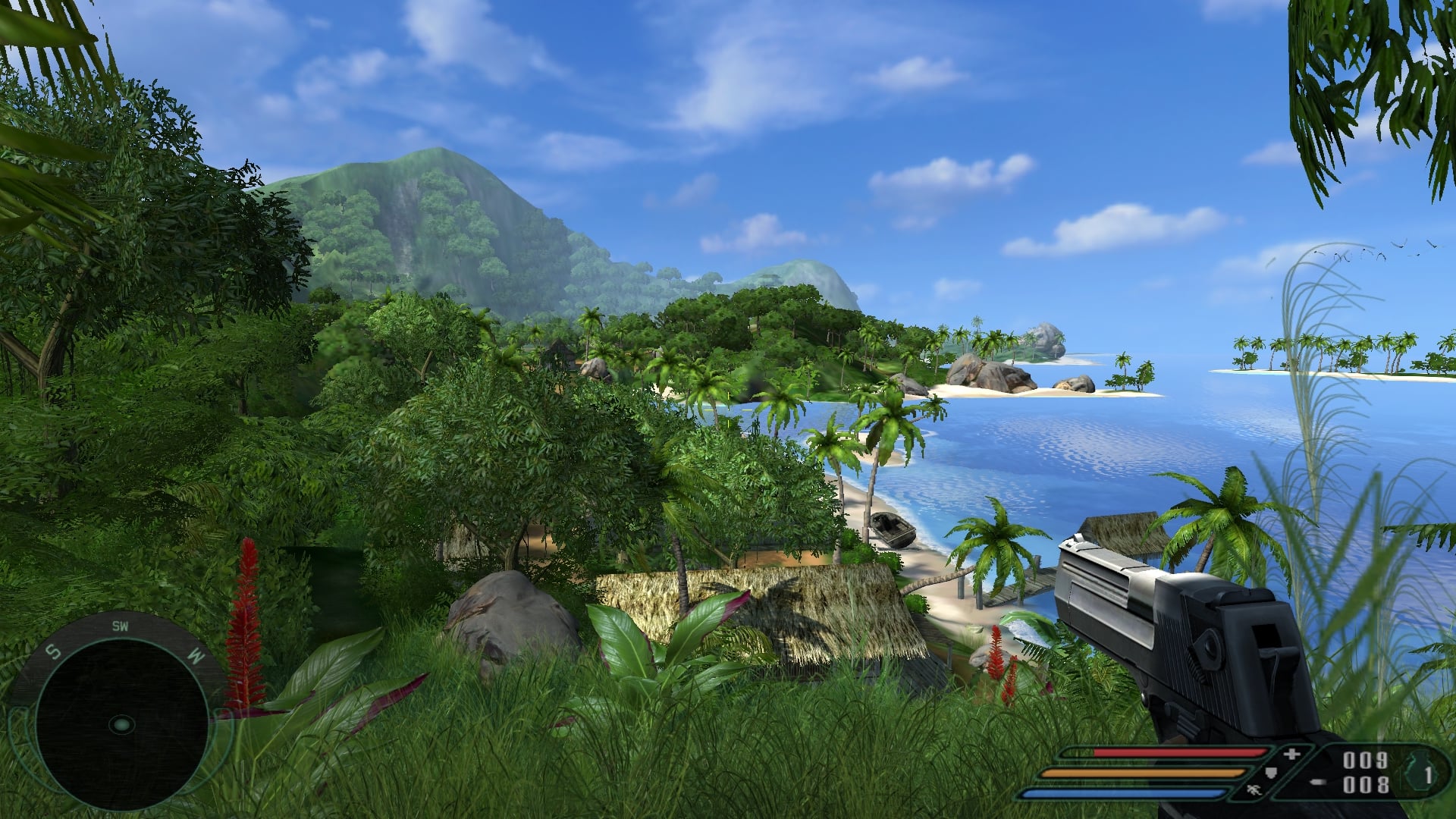Screen dimensions: 1456x819
Task: Click the health cross icon on the HUD
Action: (x=1291, y=755)
